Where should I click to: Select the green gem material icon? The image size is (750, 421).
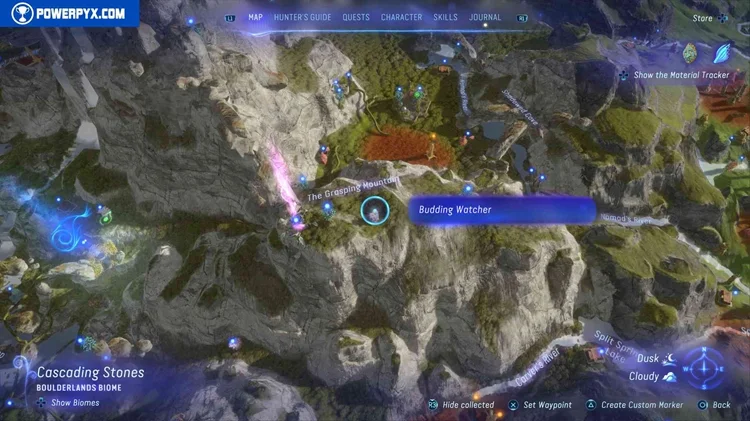(690, 52)
